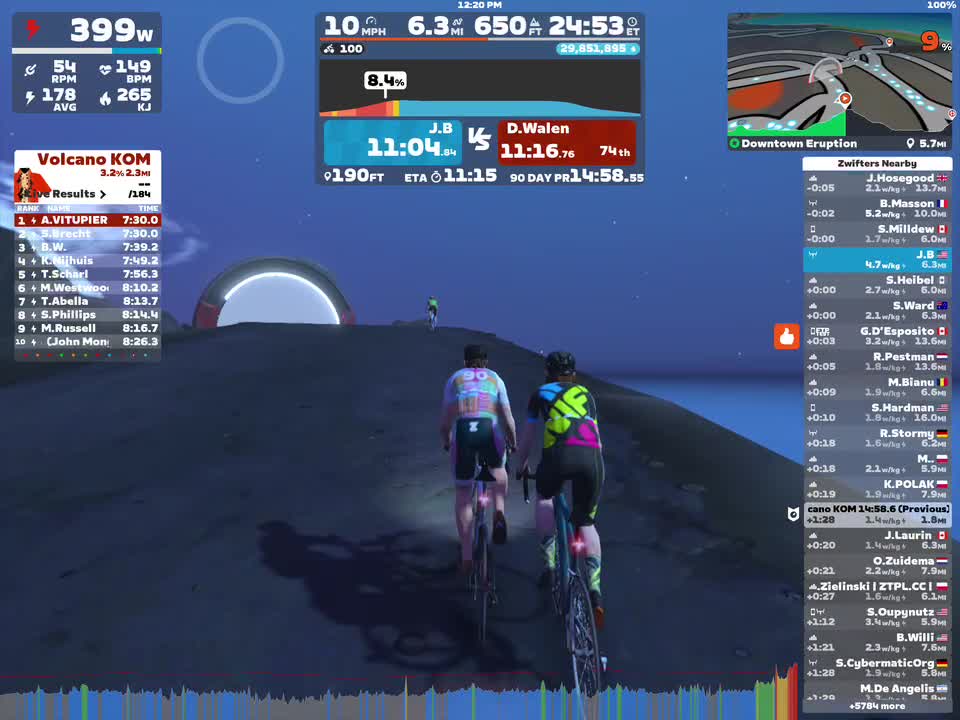Give a Ride On with the thumbs-up button

[x=786, y=337]
